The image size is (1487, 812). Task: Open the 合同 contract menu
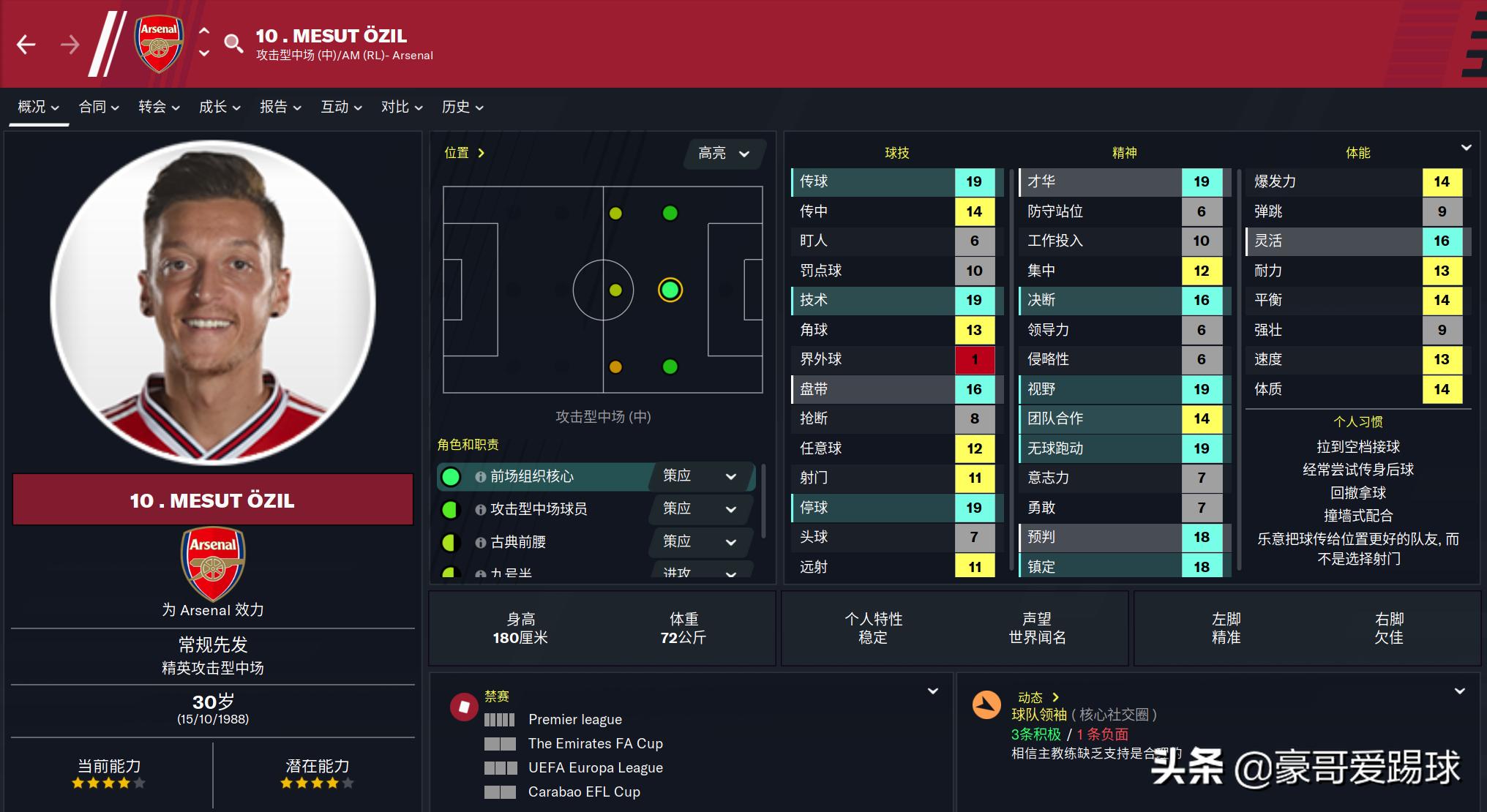pyautogui.click(x=99, y=107)
